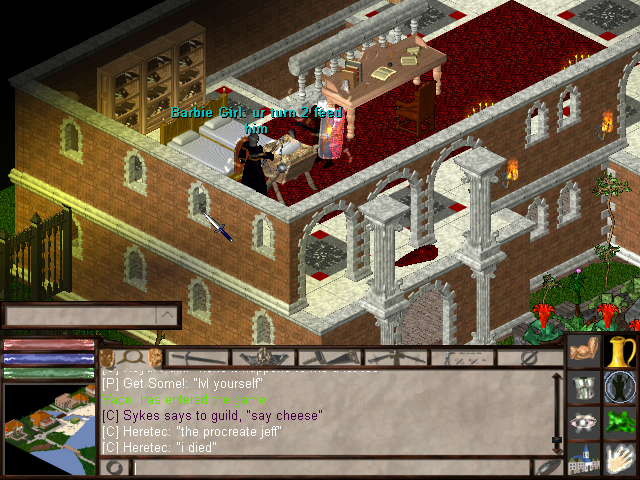Select the golden pitcher icon
The image size is (640, 480).
[621, 351]
